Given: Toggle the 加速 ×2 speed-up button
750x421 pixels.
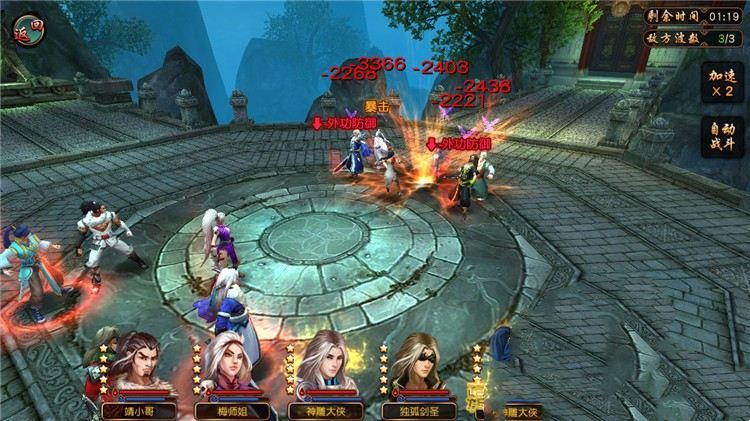Looking at the screenshot, I should click(x=722, y=84).
